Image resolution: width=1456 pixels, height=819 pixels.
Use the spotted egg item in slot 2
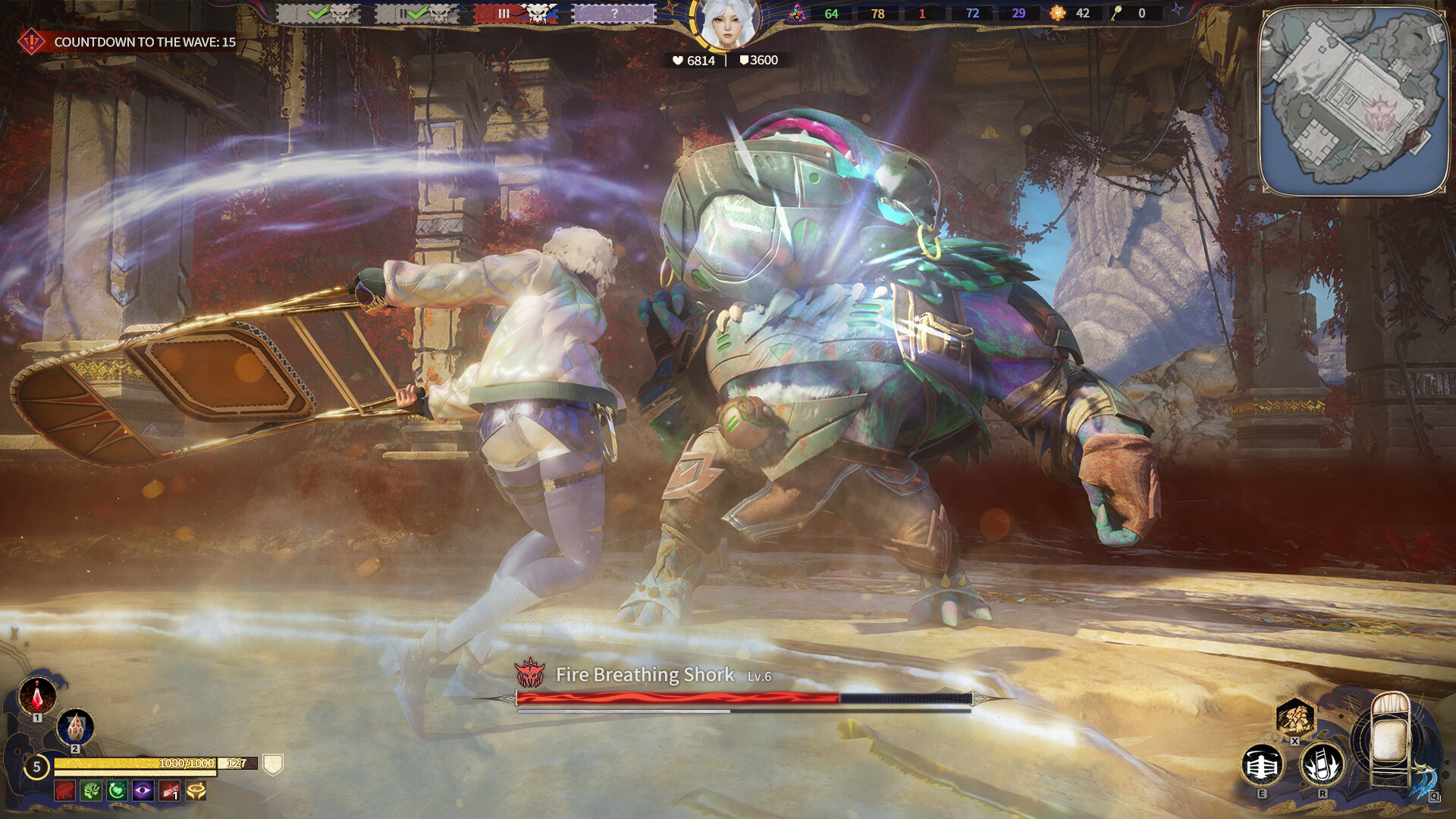(75, 727)
